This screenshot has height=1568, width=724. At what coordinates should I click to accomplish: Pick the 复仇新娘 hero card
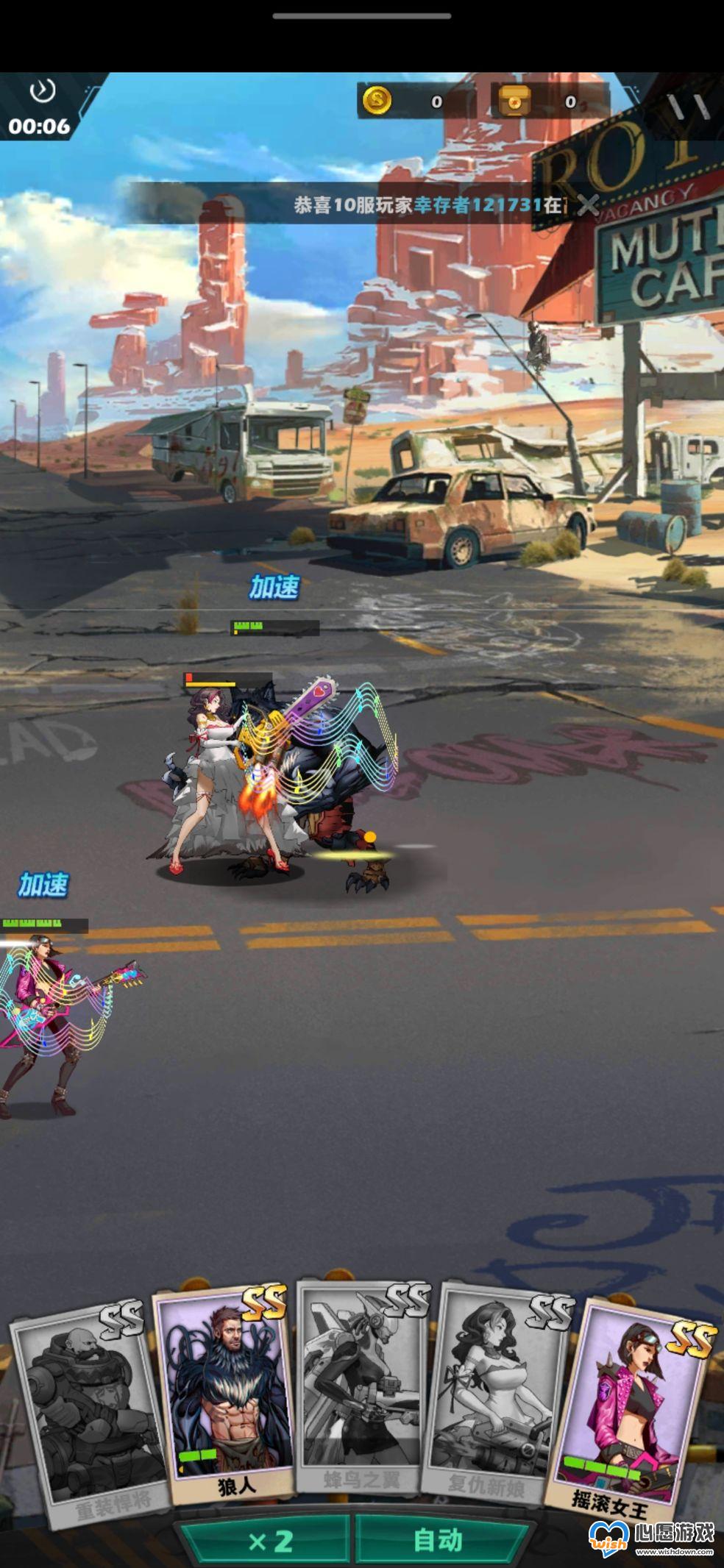click(x=496, y=1394)
